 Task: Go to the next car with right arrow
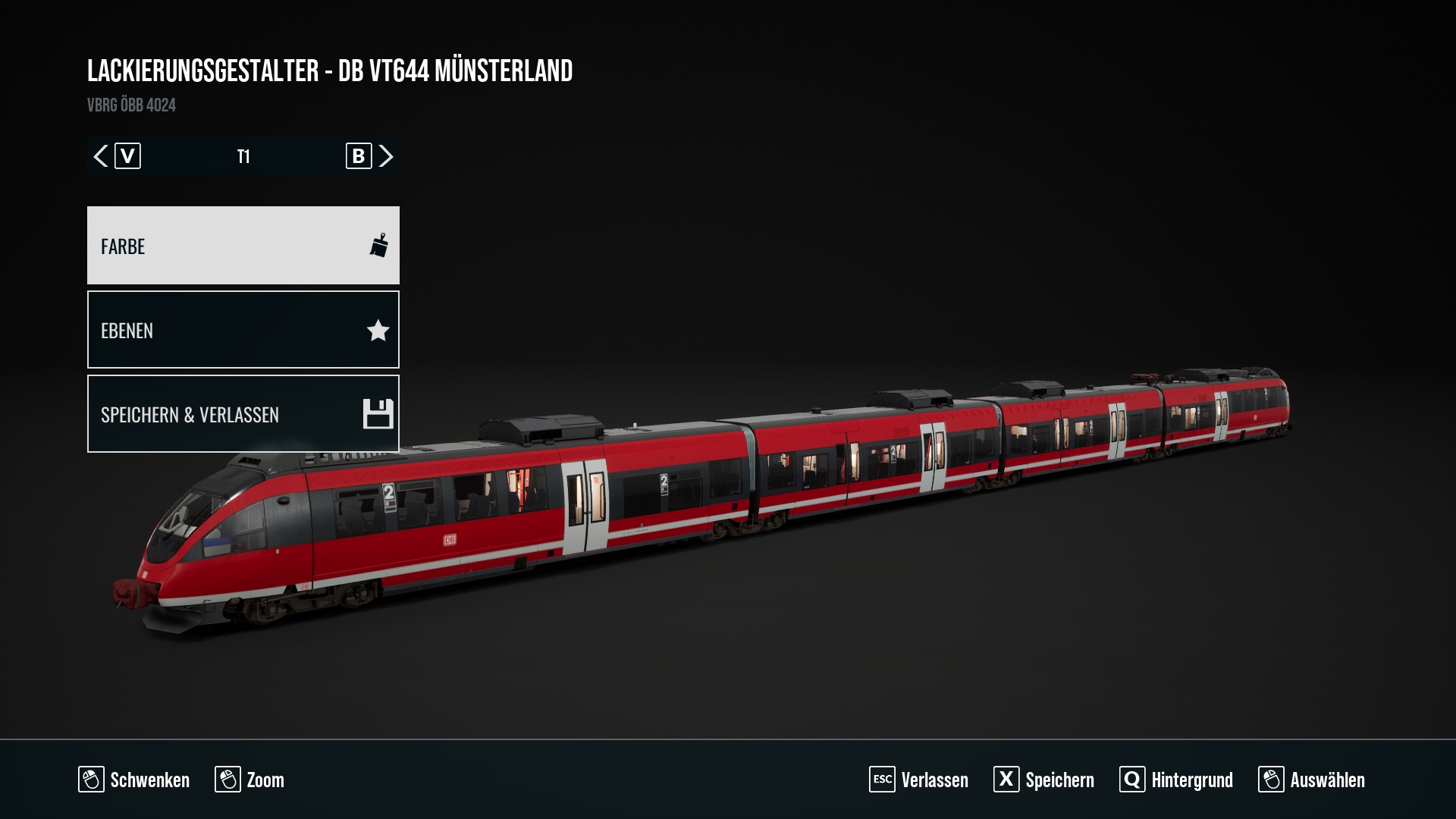pos(386,156)
